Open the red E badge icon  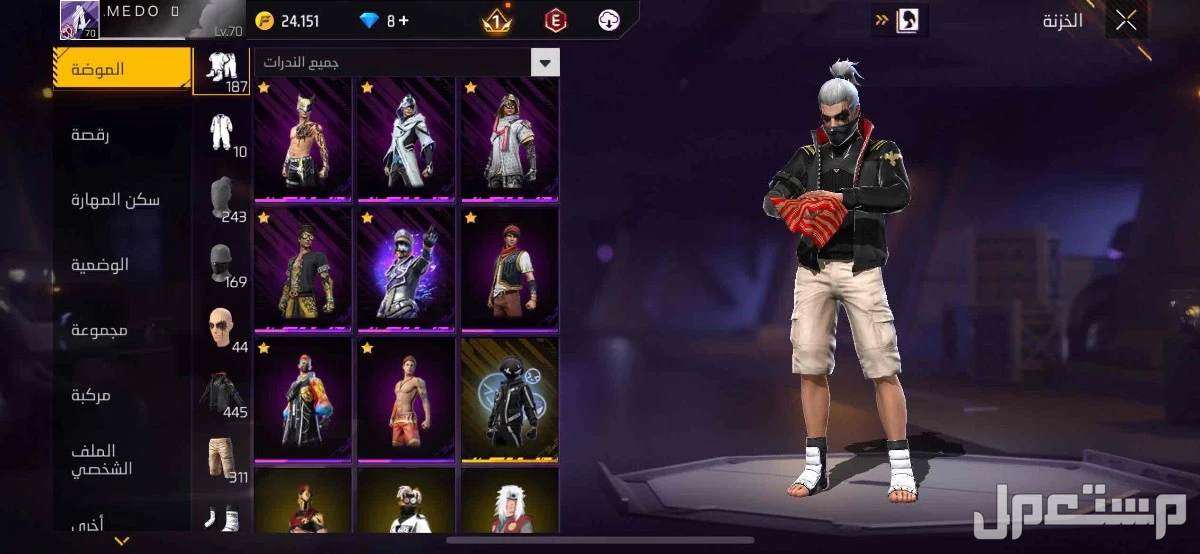point(555,20)
